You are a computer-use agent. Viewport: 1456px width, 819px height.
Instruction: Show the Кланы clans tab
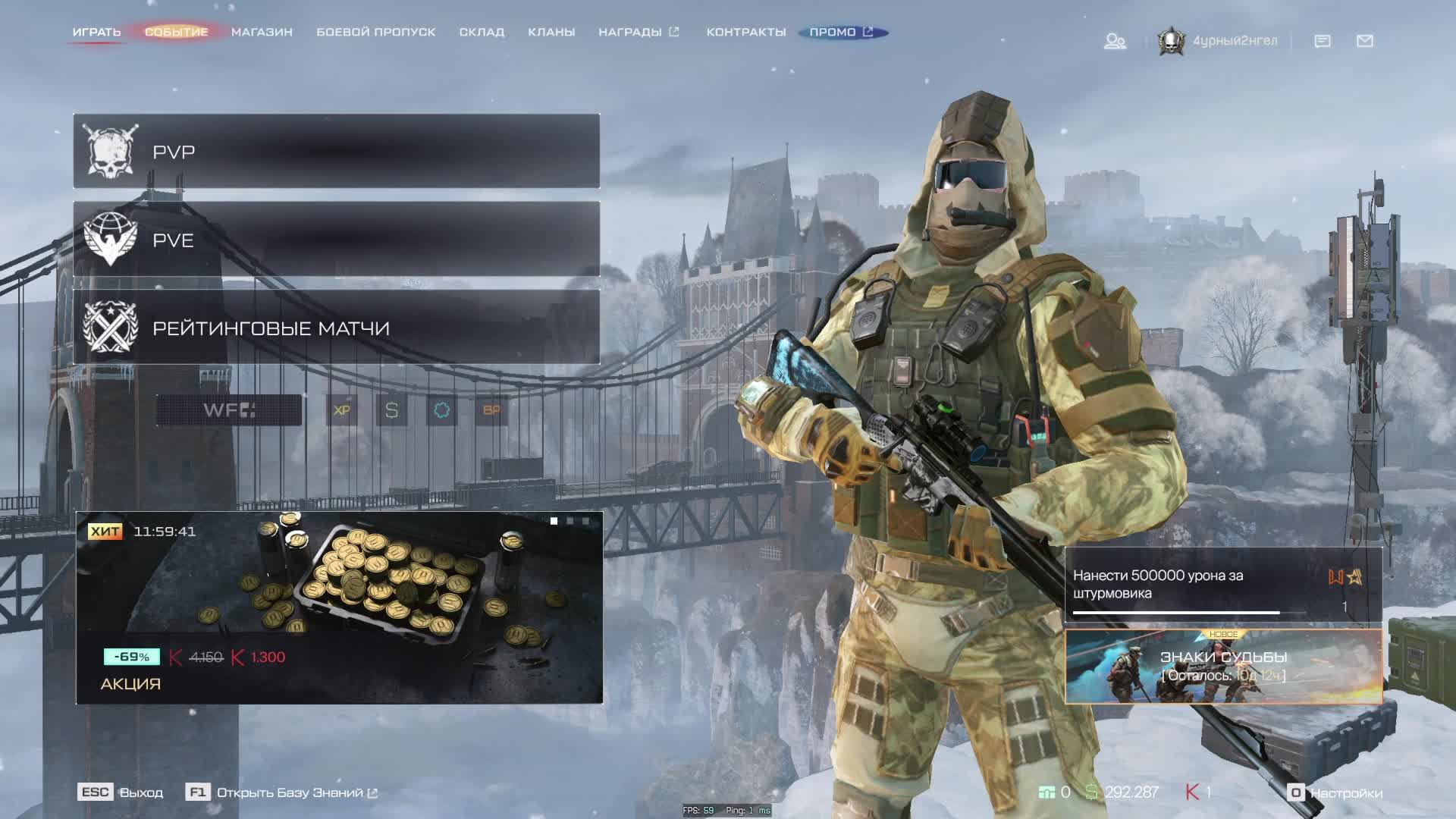551,32
